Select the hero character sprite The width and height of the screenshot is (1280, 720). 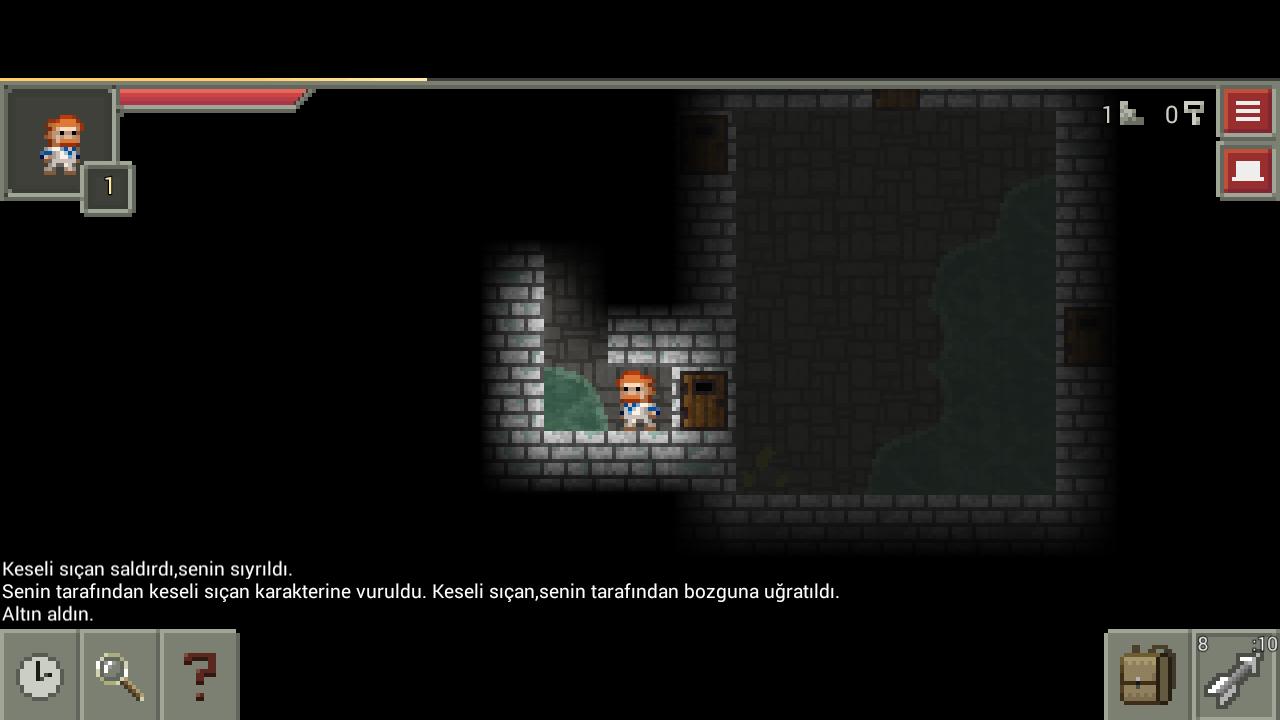coord(638,399)
